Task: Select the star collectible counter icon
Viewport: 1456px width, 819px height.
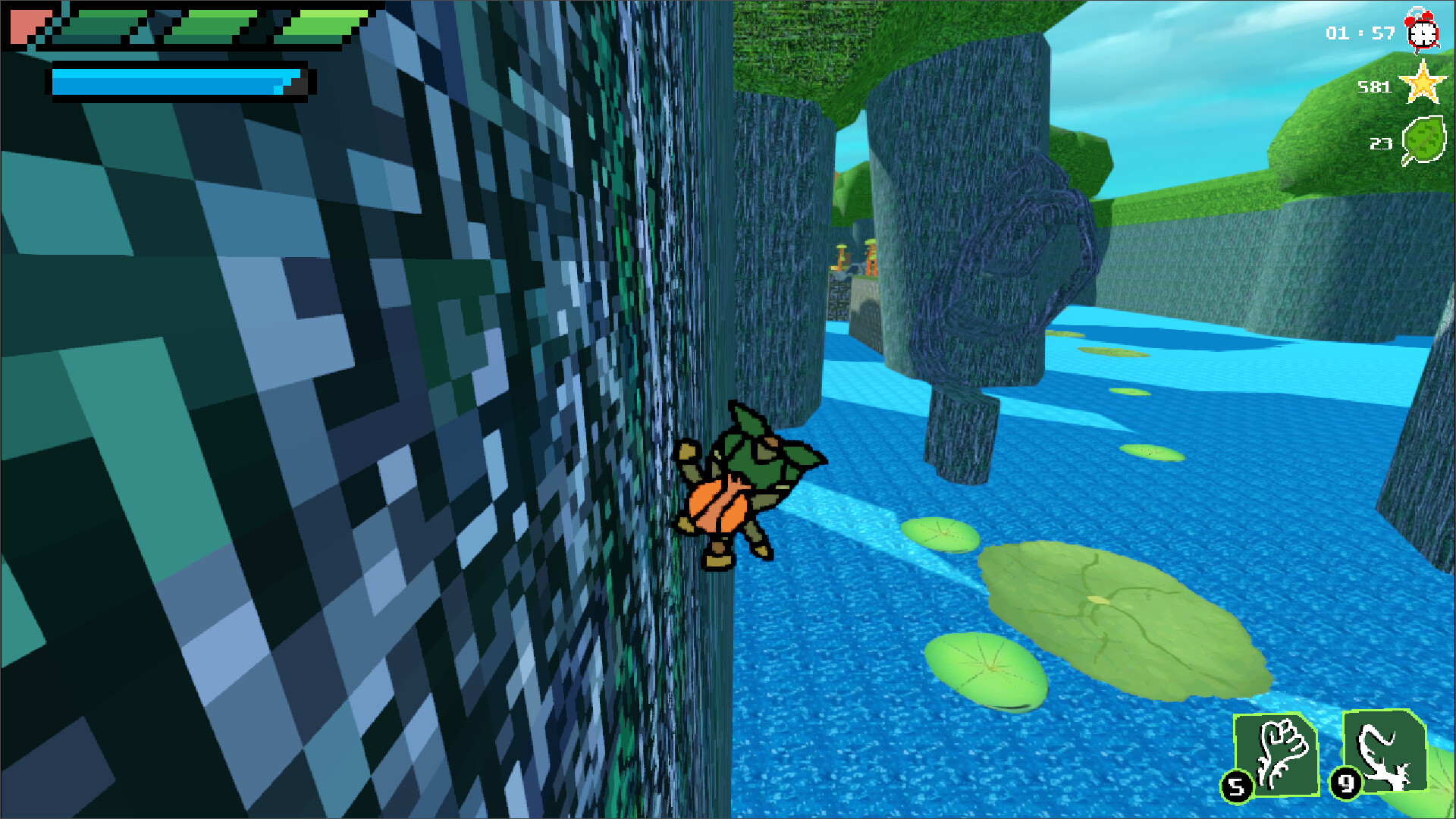Action: [x=1425, y=85]
